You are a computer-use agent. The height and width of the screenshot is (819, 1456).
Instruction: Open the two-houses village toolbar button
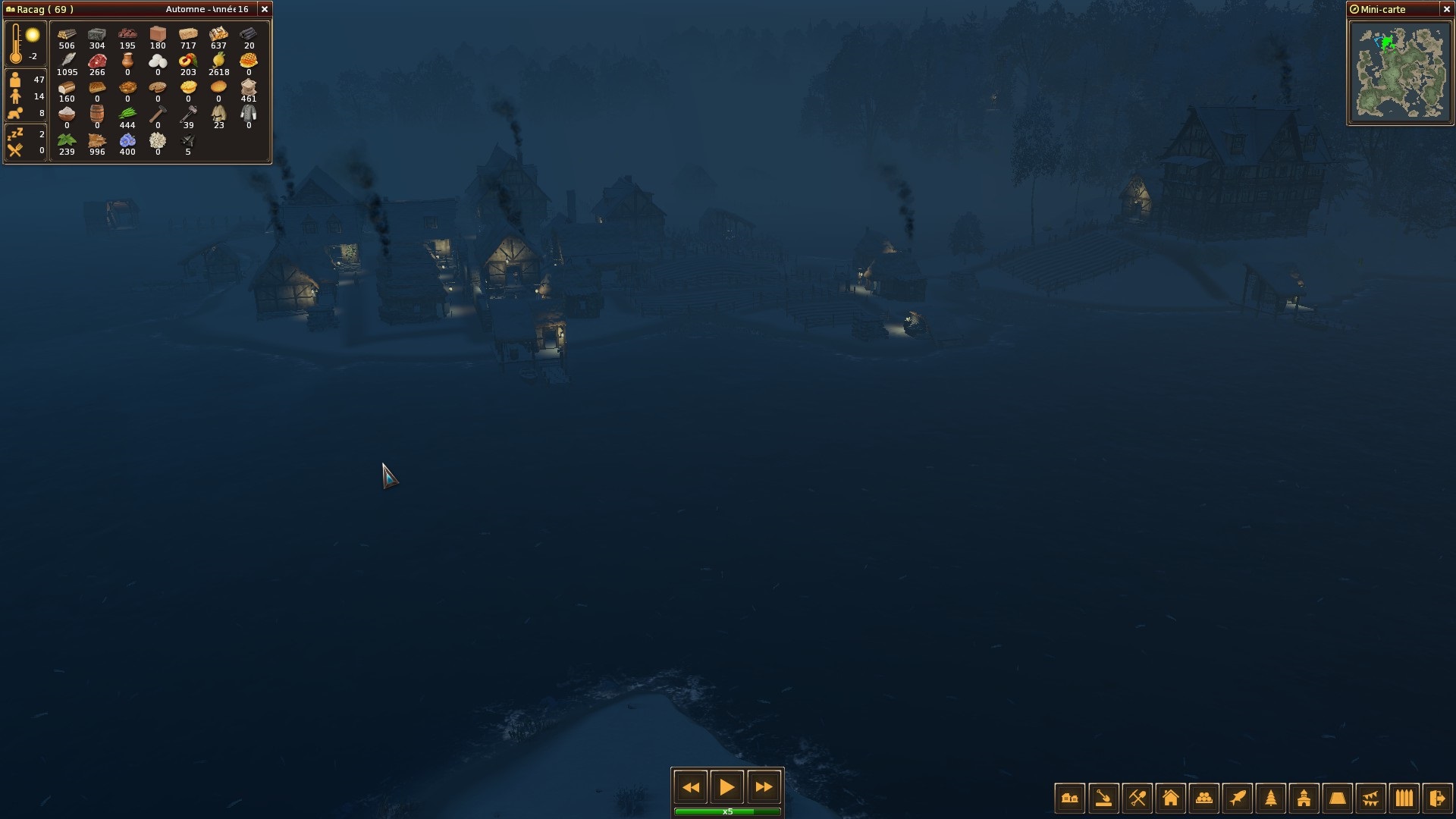[x=1070, y=798]
